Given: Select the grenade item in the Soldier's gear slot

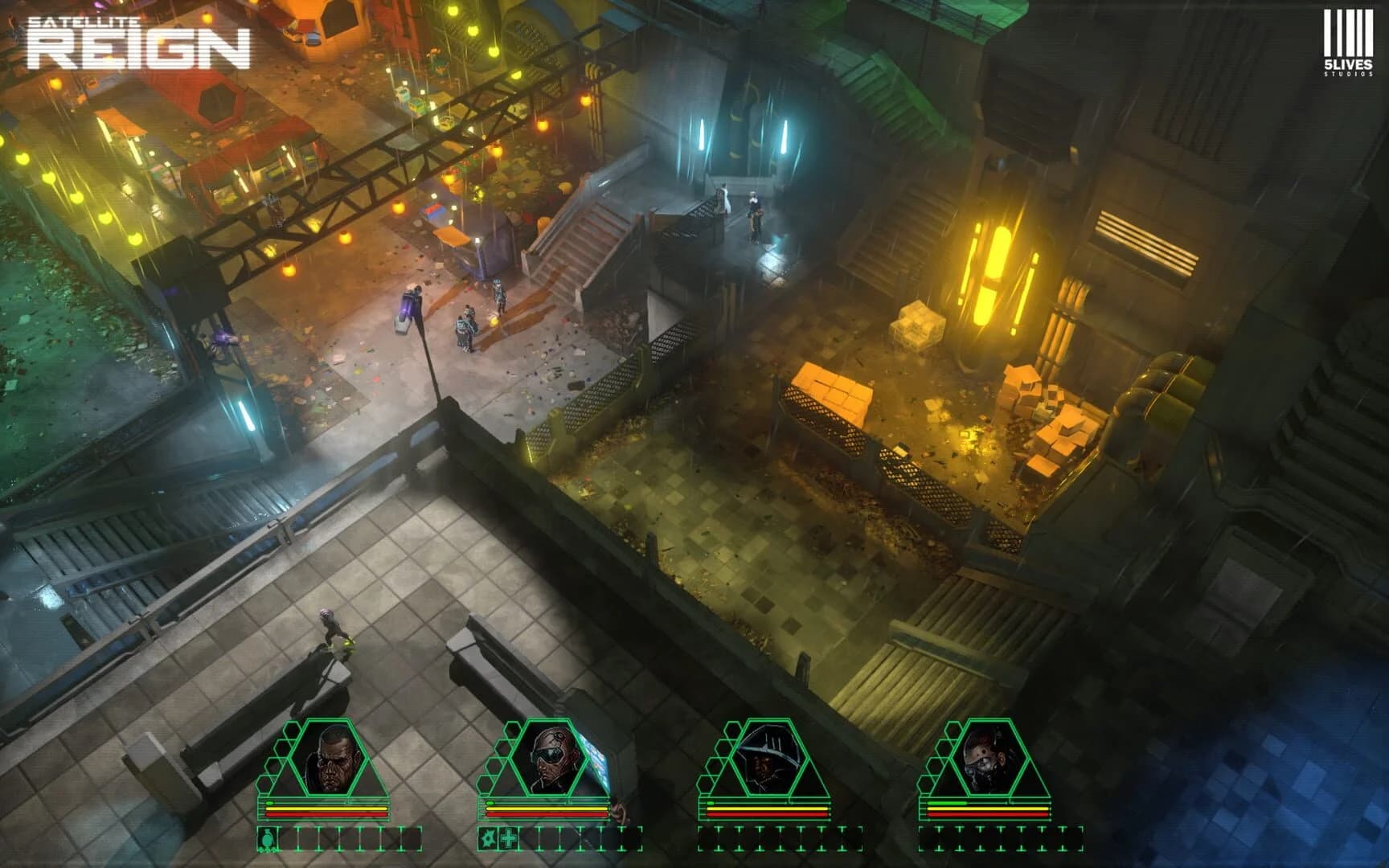Looking at the screenshot, I should pyautogui.click(x=267, y=839).
